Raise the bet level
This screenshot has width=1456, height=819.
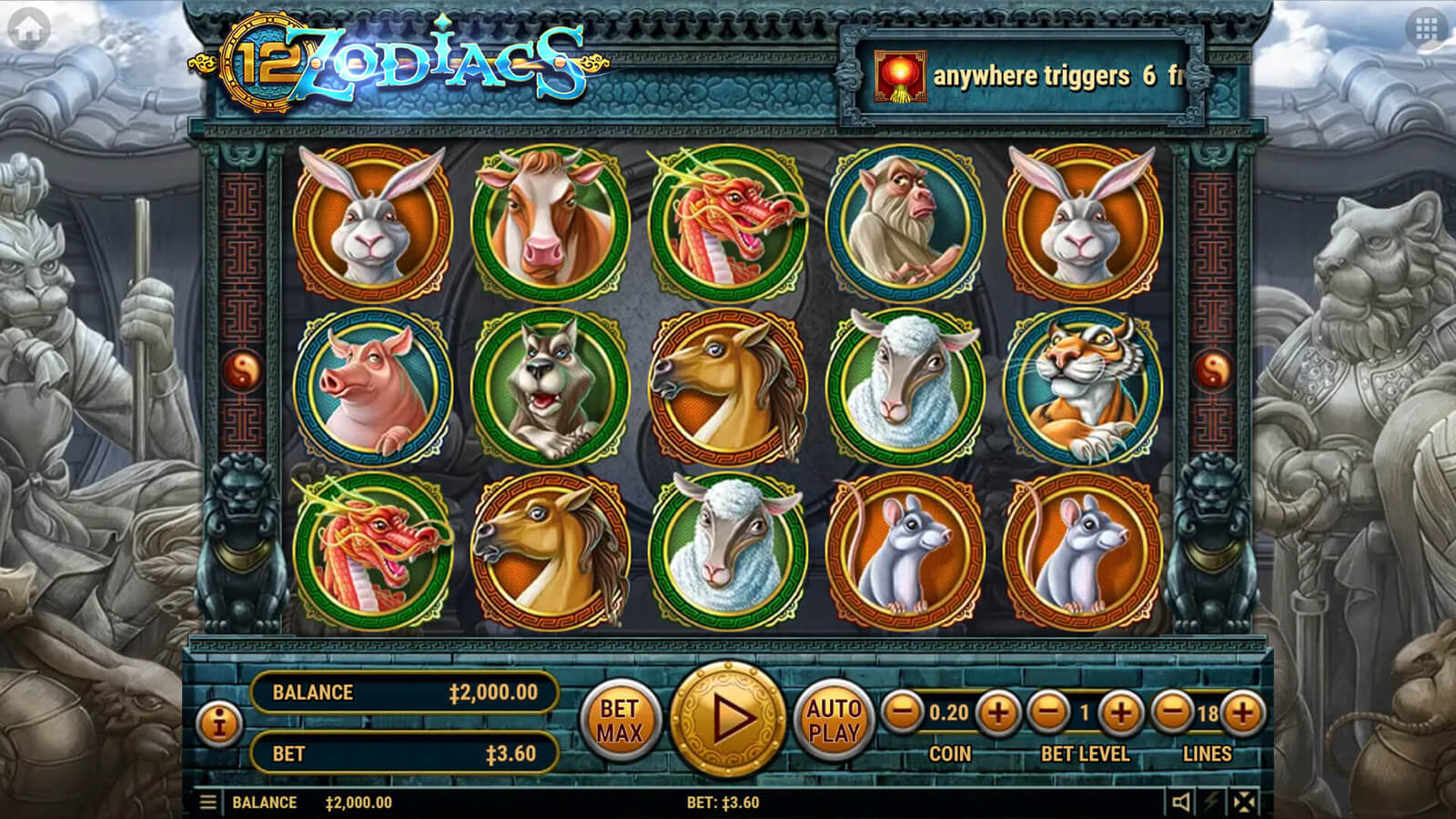pyautogui.click(x=1120, y=713)
